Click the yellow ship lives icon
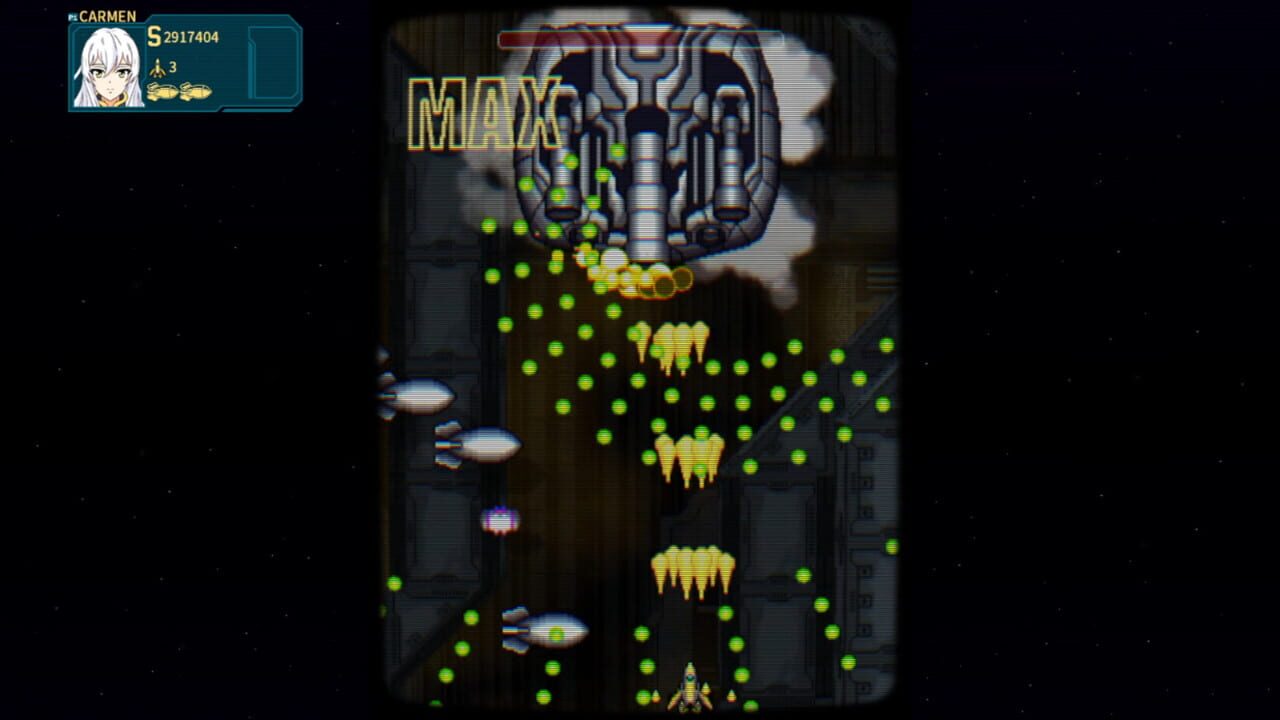Viewport: 1280px width, 720px height. pyautogui.click(x=158, y=67)
